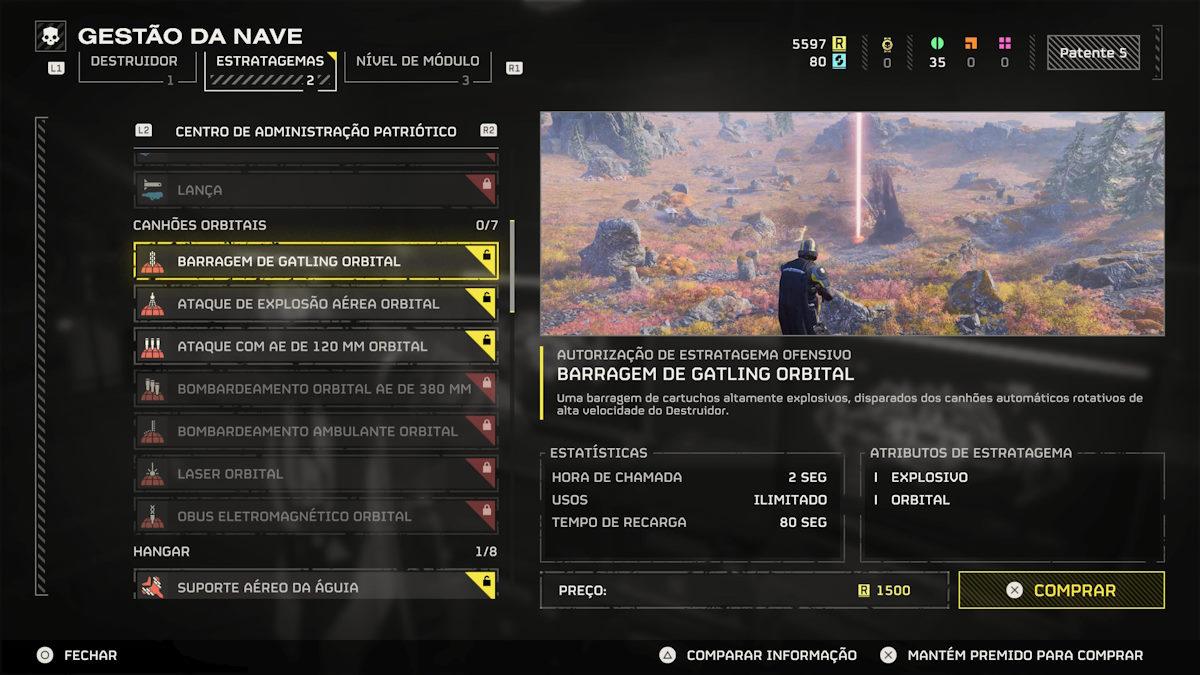Viewport: 1200px width, 675px height.
Task: Select the Lança stratagem row
Action: [315, 190]
